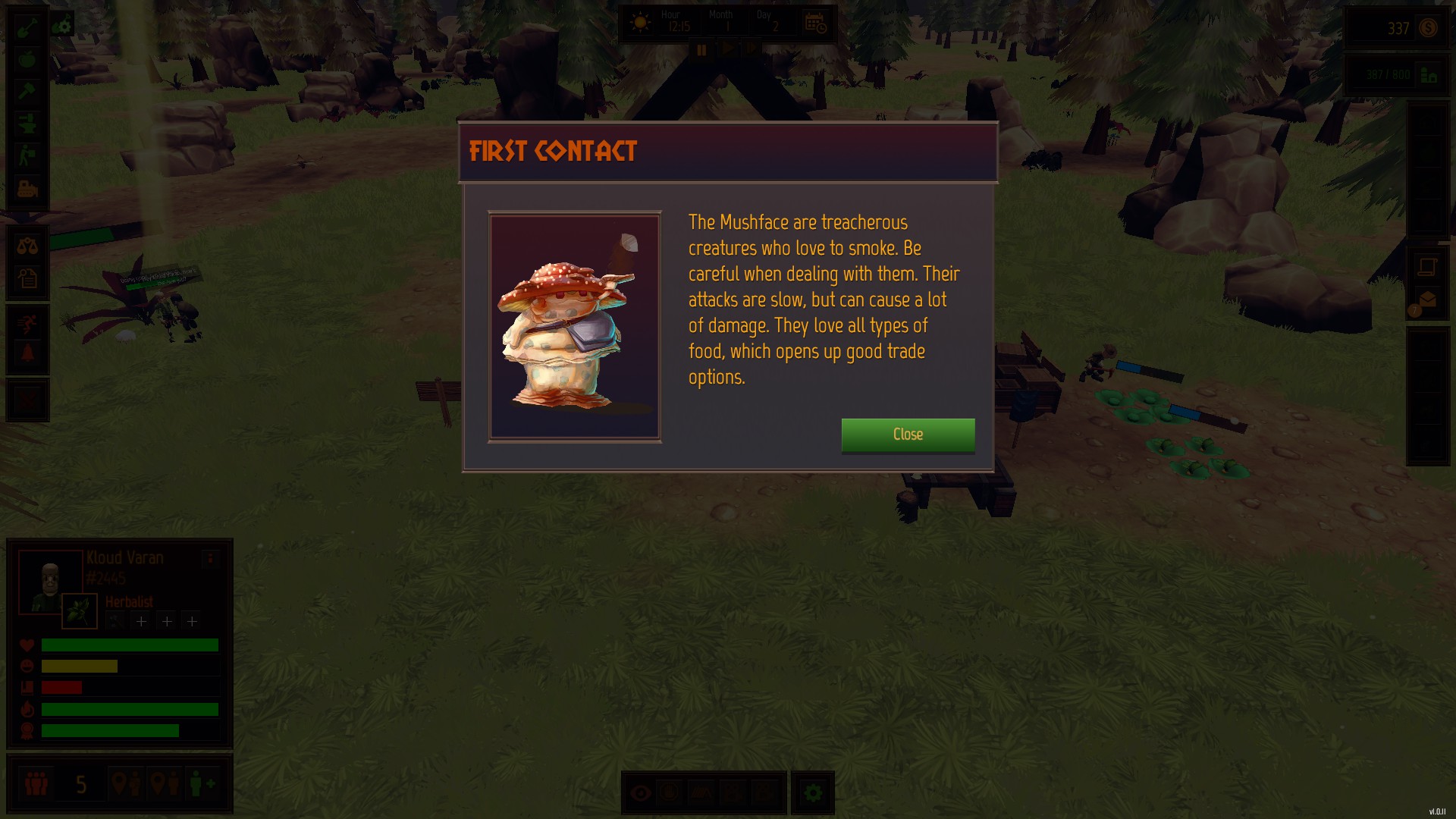This screenshot has width=1456, height=819.
Task: Pause the game time
Action: click(701, 50)
